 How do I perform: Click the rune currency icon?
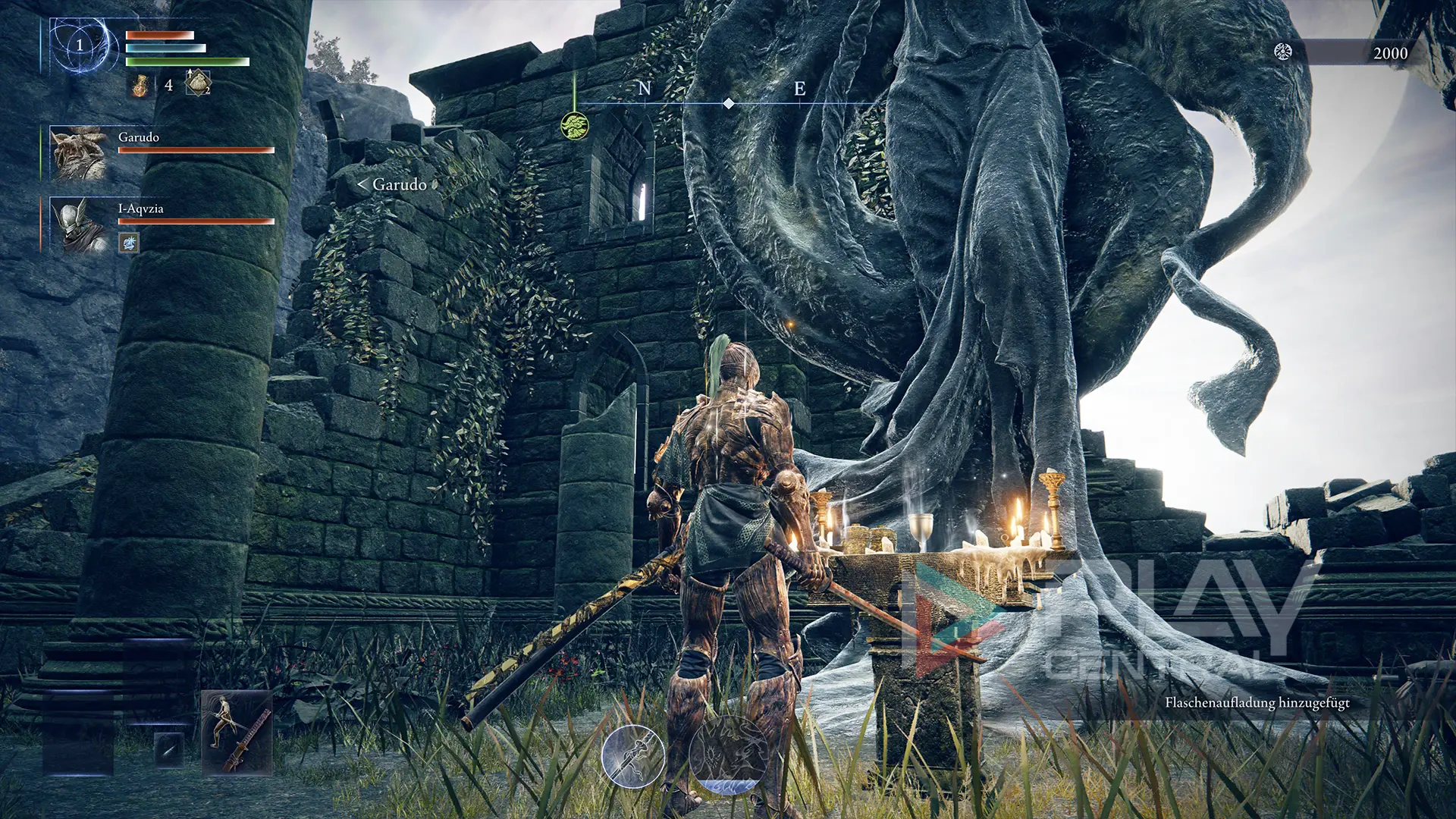pyautogui.click(x=1282, y=52)
